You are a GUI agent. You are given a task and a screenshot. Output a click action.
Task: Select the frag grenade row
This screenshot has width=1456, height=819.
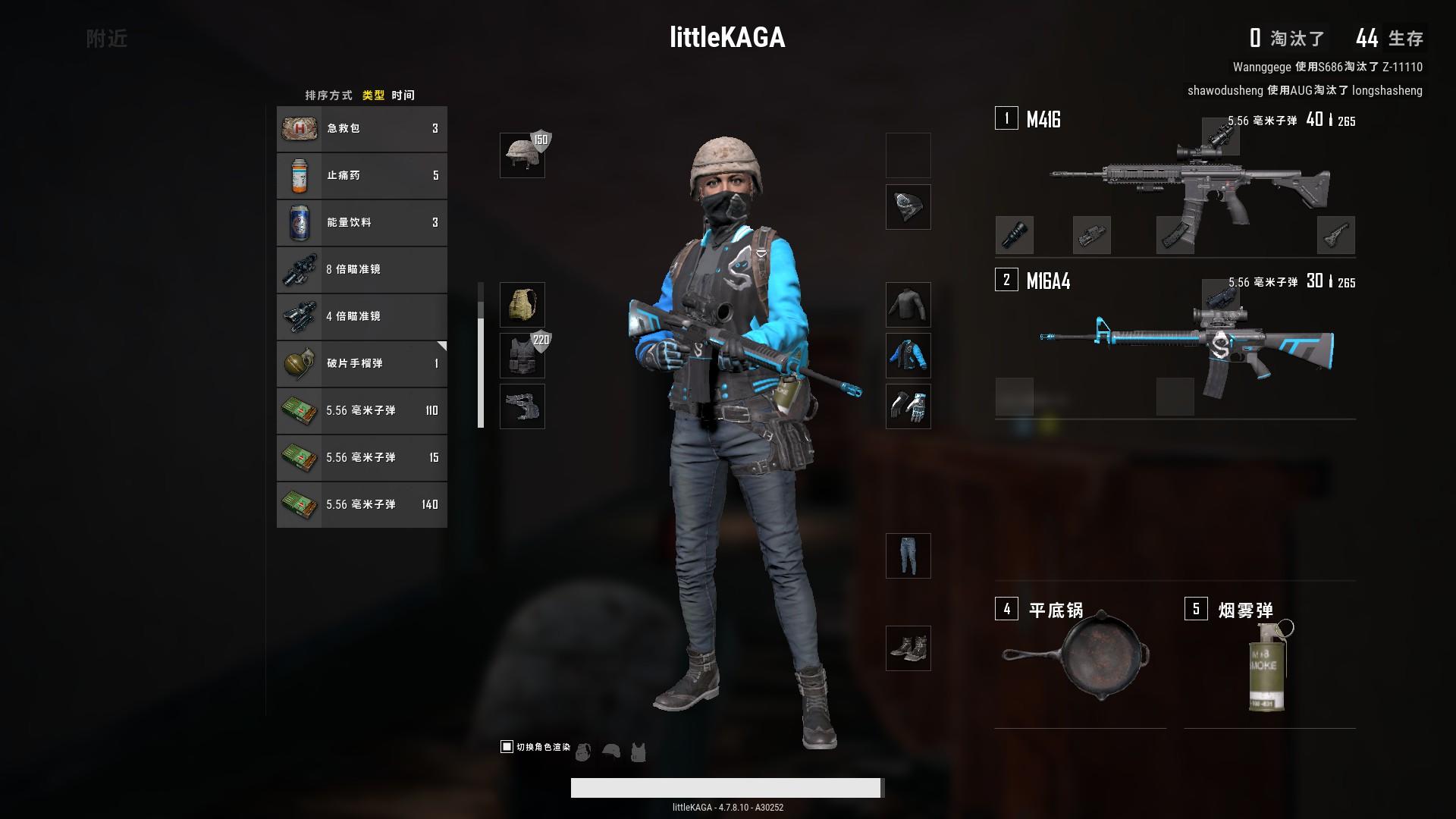[362, 364]
